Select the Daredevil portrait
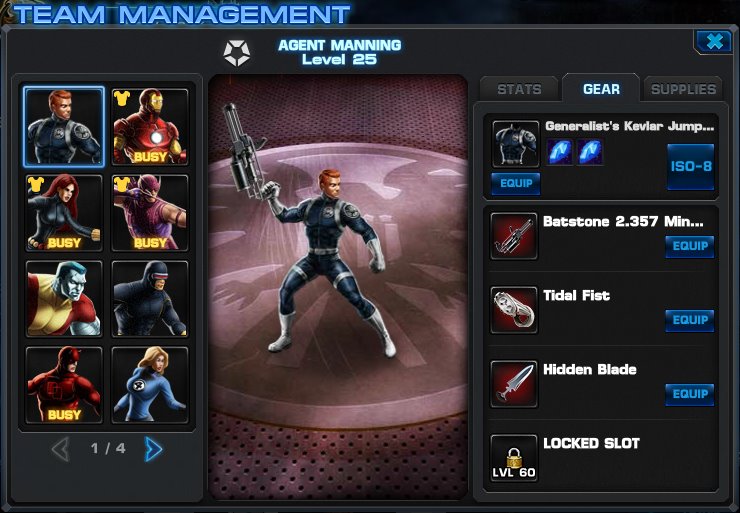Viewport: 740px width, 513px height. pos(64,385)
